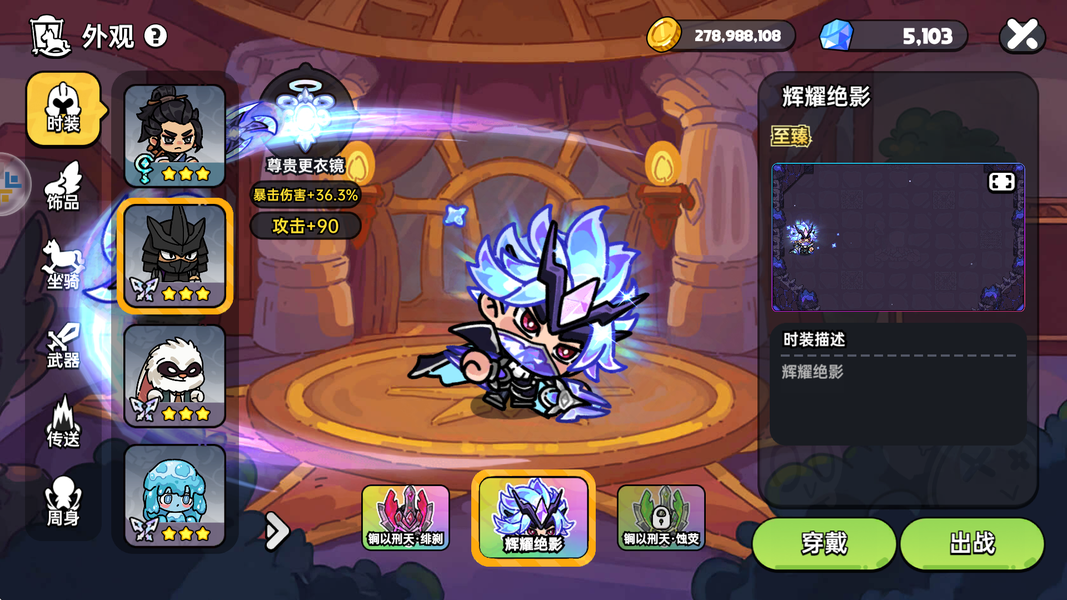Screen dimensions: 1067x600
Task: Select the black-haired swordsman costume portrait
Action: click(175, 135)
